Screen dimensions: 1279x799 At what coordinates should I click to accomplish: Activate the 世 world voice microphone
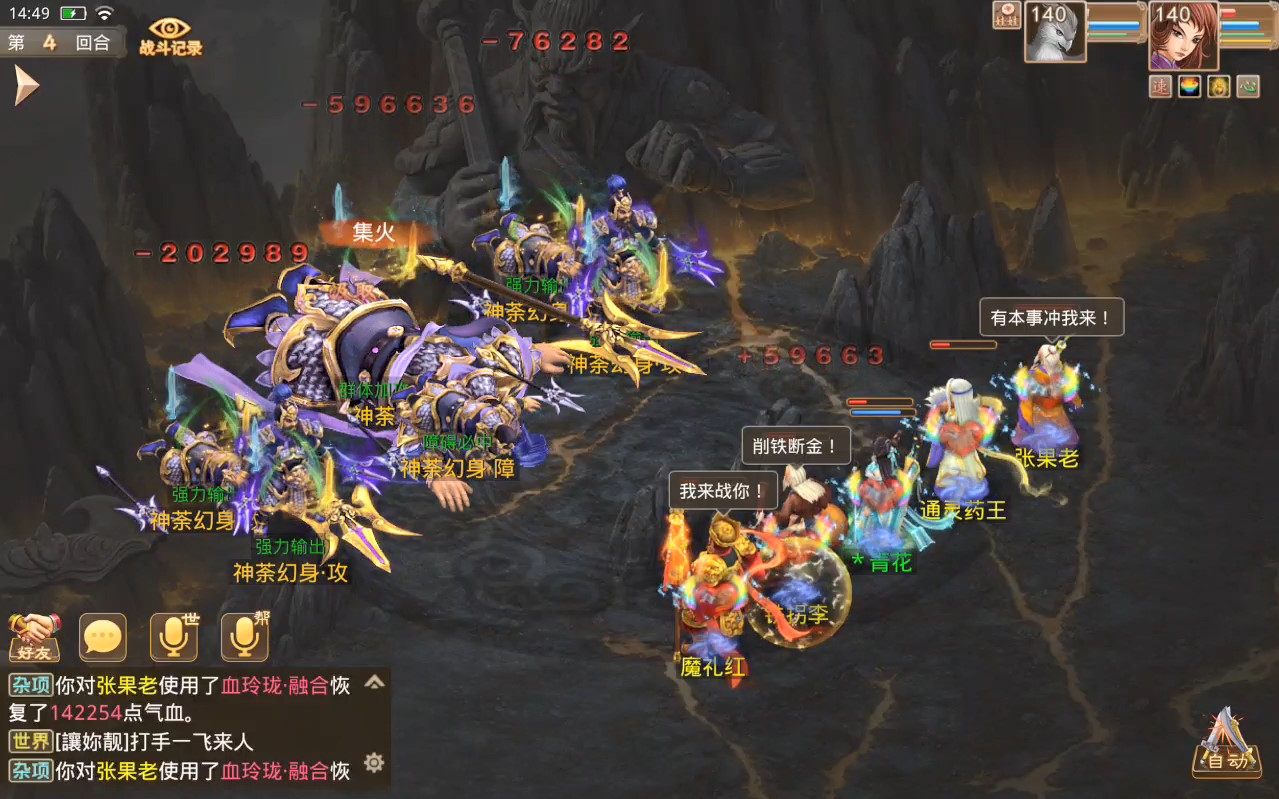(x=174, y=637)
